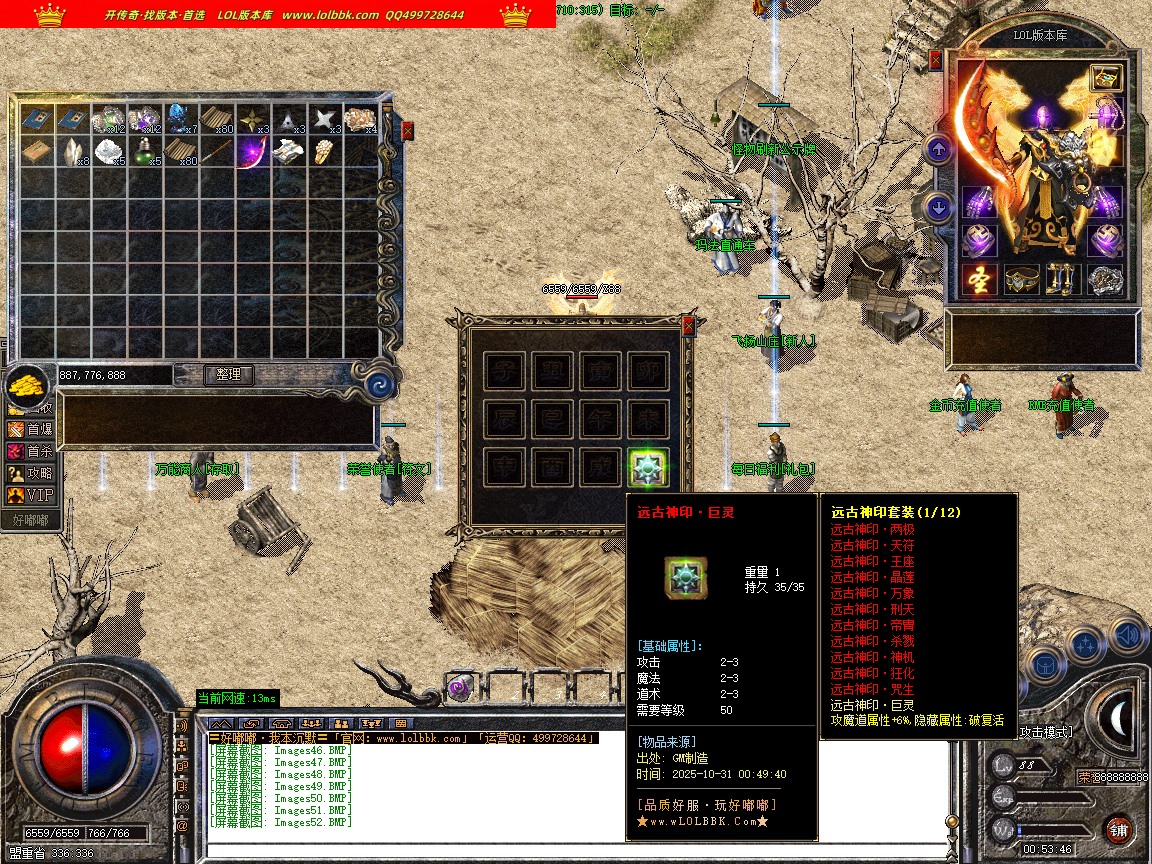Select the green potion bottle in the bag
The image size is (1152, 864).
point(146,152)
